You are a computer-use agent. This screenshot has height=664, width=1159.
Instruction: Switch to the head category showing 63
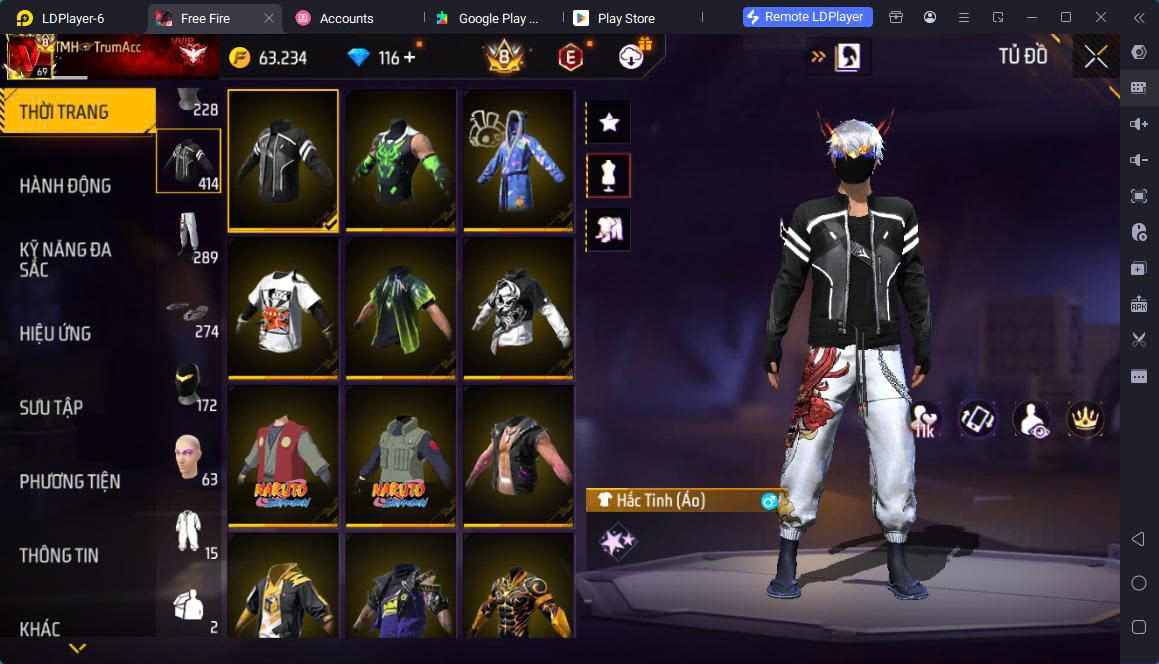pyautogui.click(x=188, y=458)
